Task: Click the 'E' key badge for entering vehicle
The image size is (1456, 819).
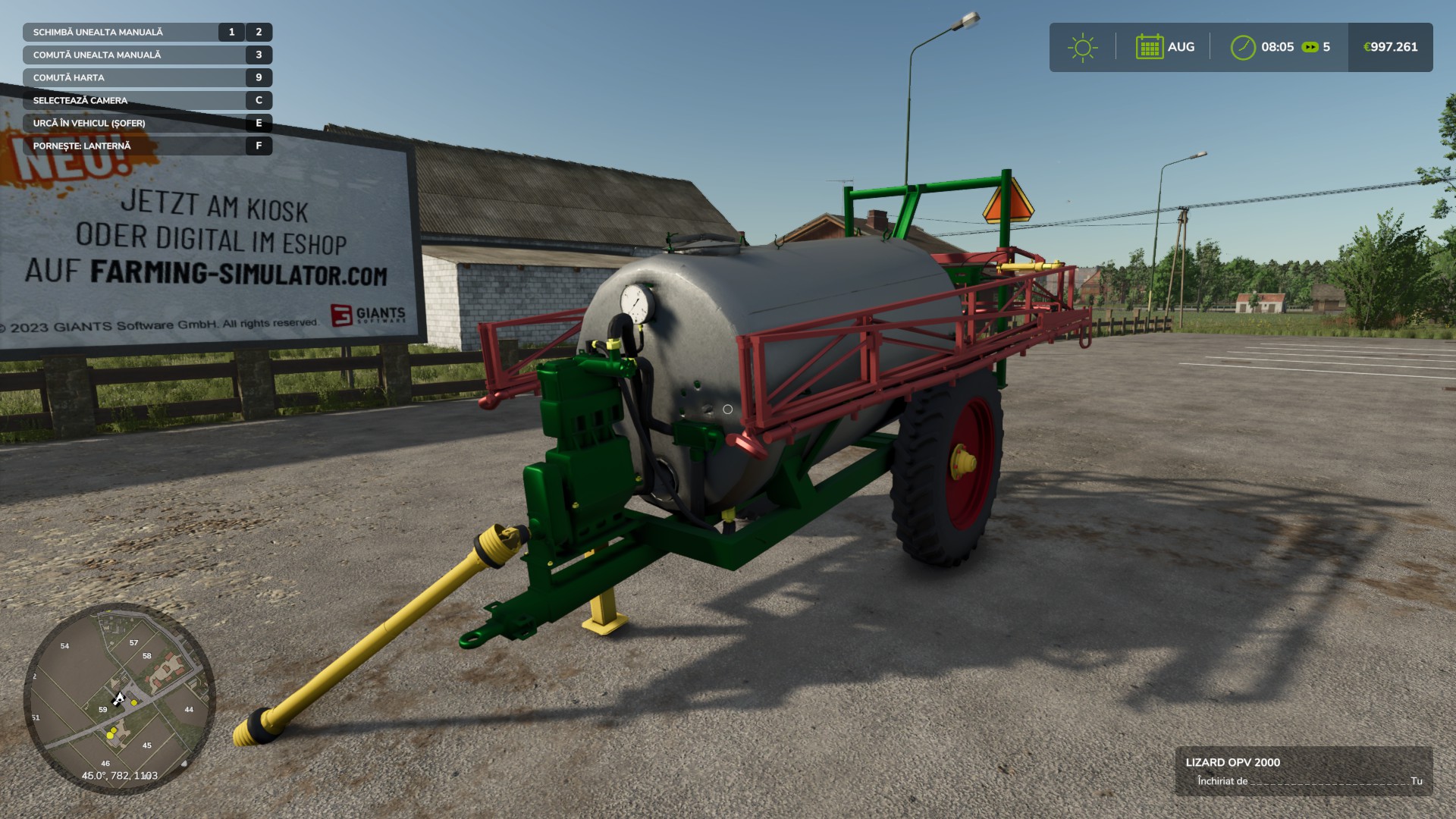Action: (x=258, y=122)
